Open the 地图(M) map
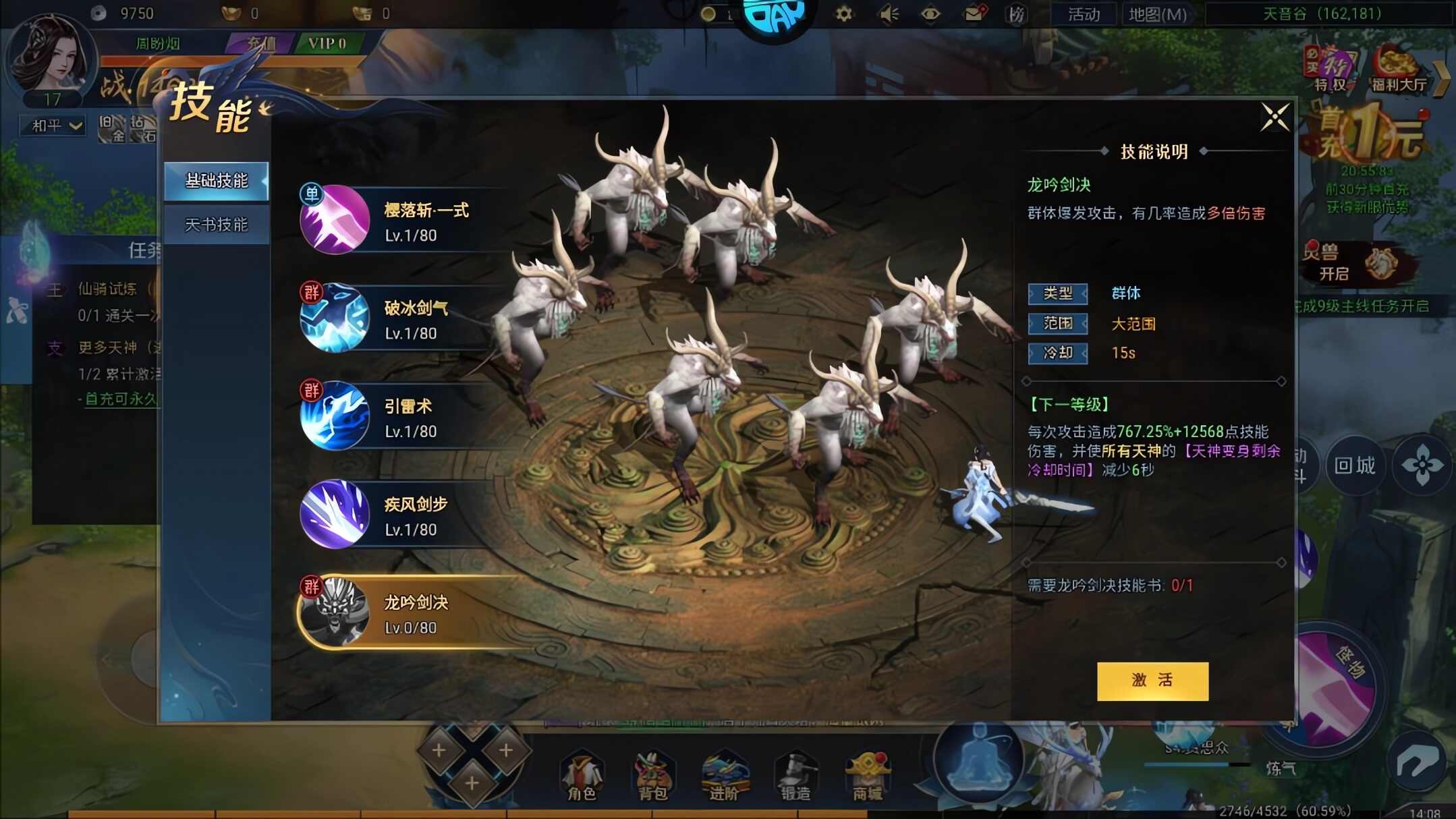The width and height of the screenshot is (1456, 819). click(1156, 13)
